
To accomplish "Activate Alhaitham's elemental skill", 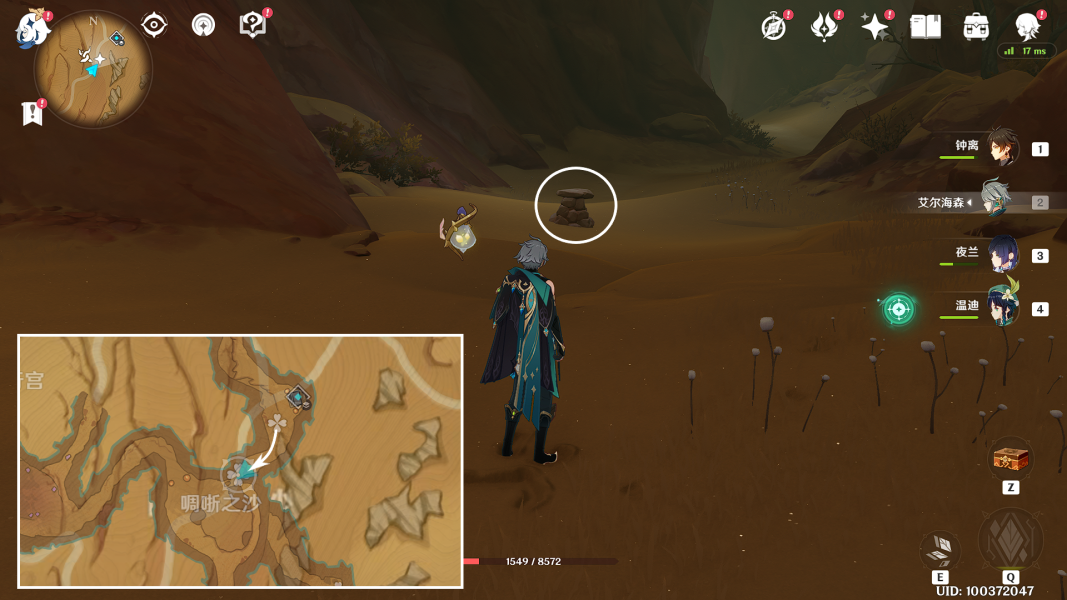I will [x=940, y=549].
